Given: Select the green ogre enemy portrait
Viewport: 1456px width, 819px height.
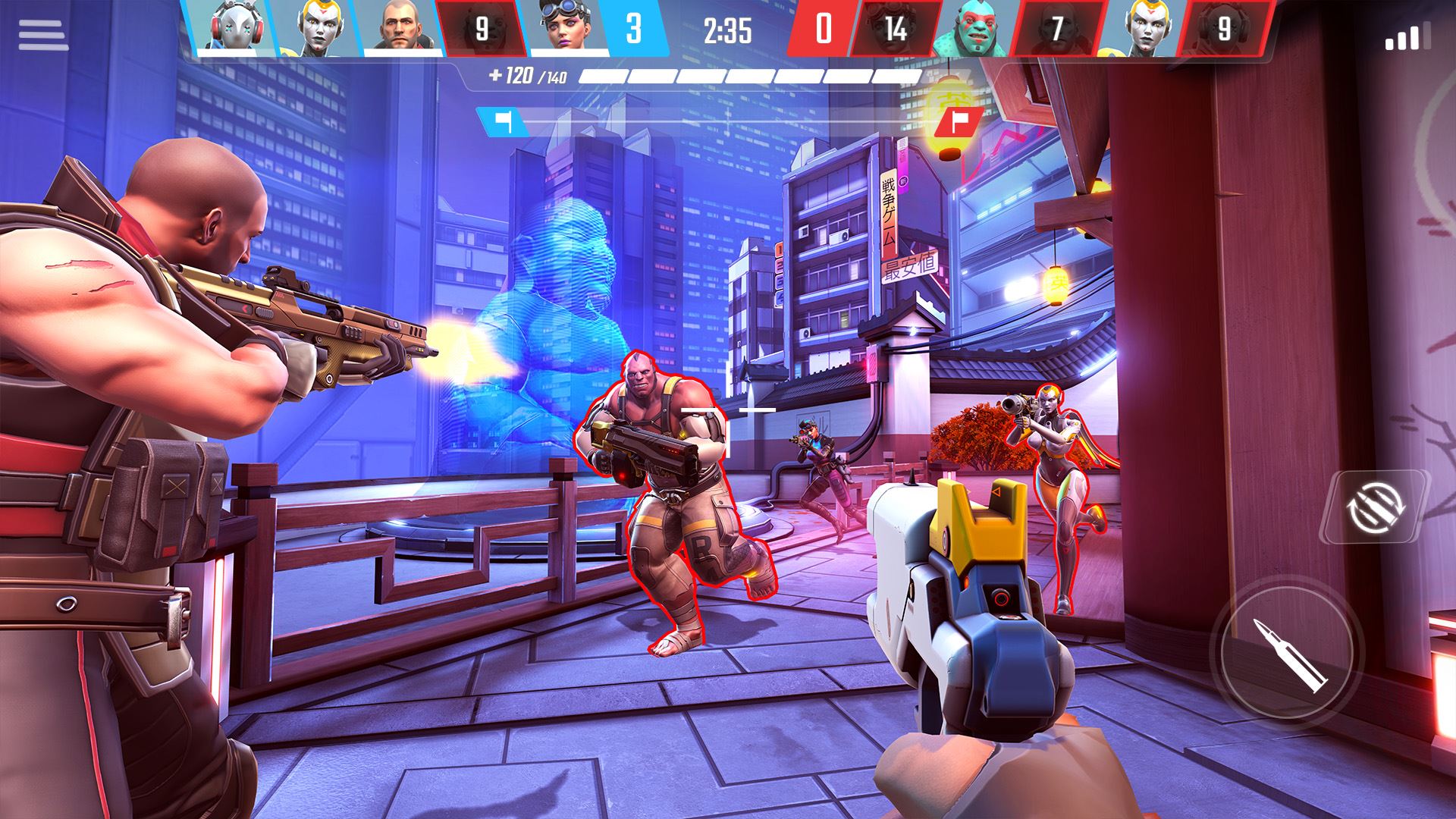Looking at the screenshot, I should [x=974, y=29].
